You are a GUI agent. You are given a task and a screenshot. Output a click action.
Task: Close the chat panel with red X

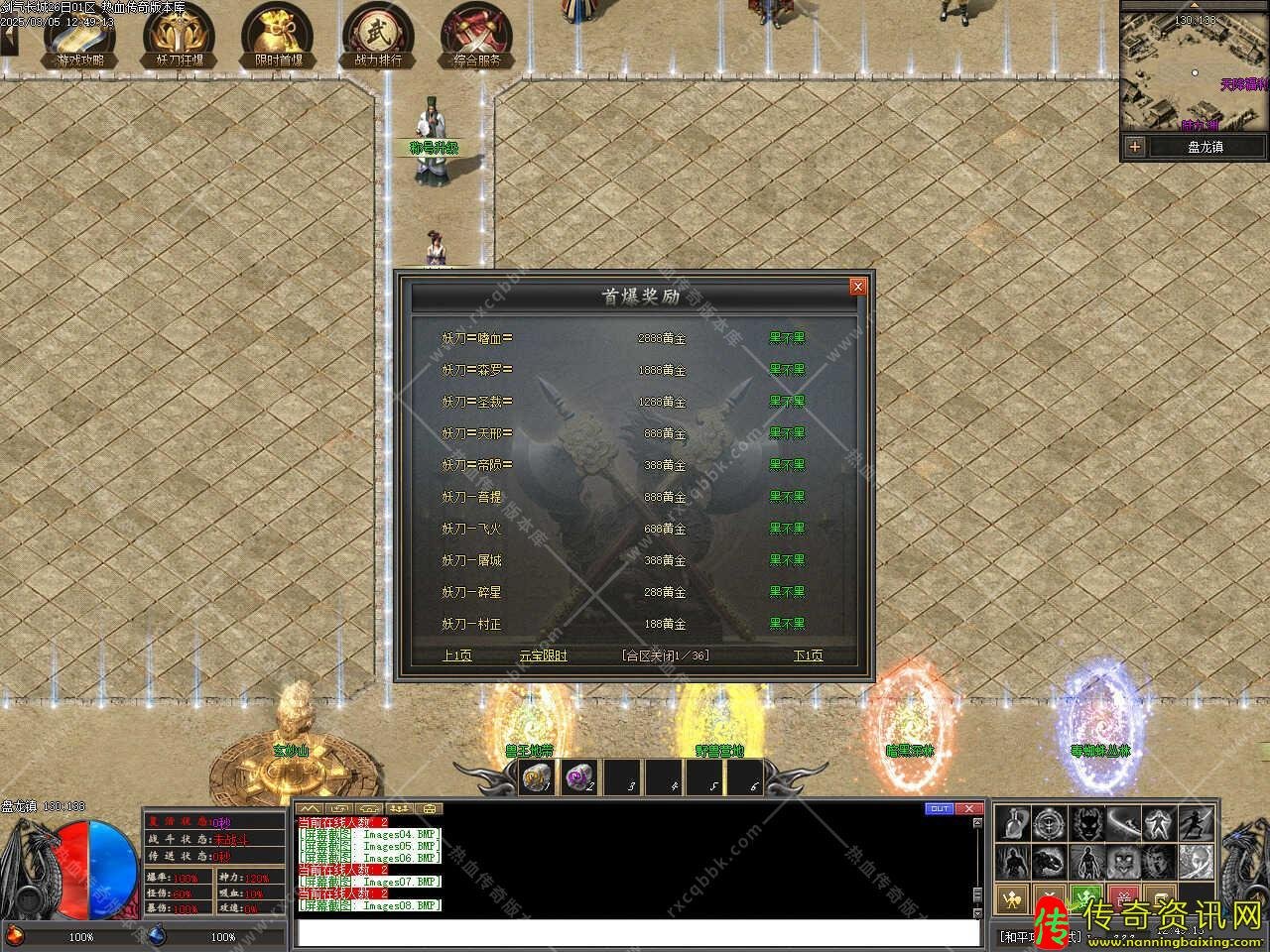[969, 808]
